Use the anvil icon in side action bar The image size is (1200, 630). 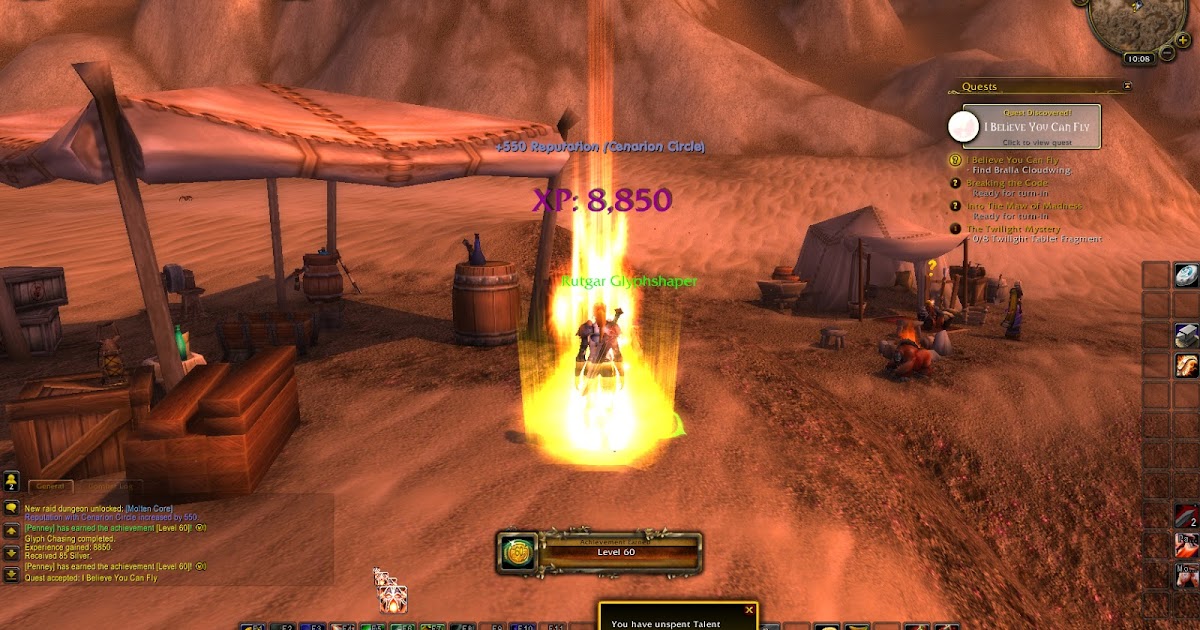(x=1186, y=335)
